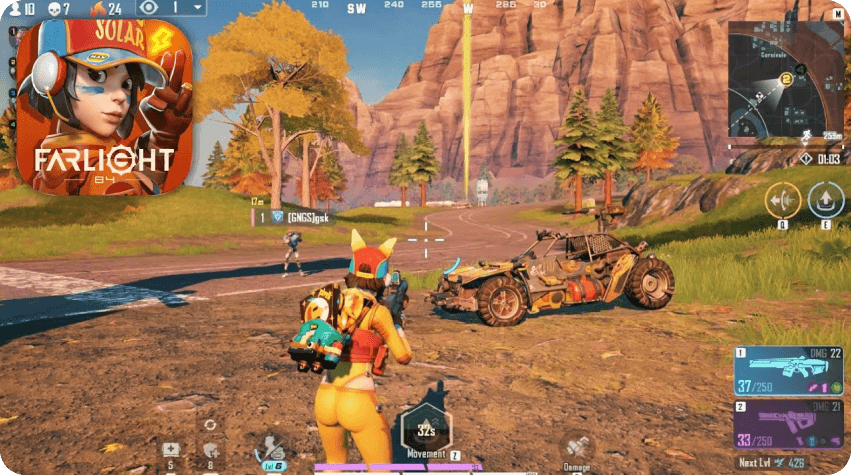Use the shield recharge item
The image size is (851, 475).
pyautogui.click(x=210, y=449)
